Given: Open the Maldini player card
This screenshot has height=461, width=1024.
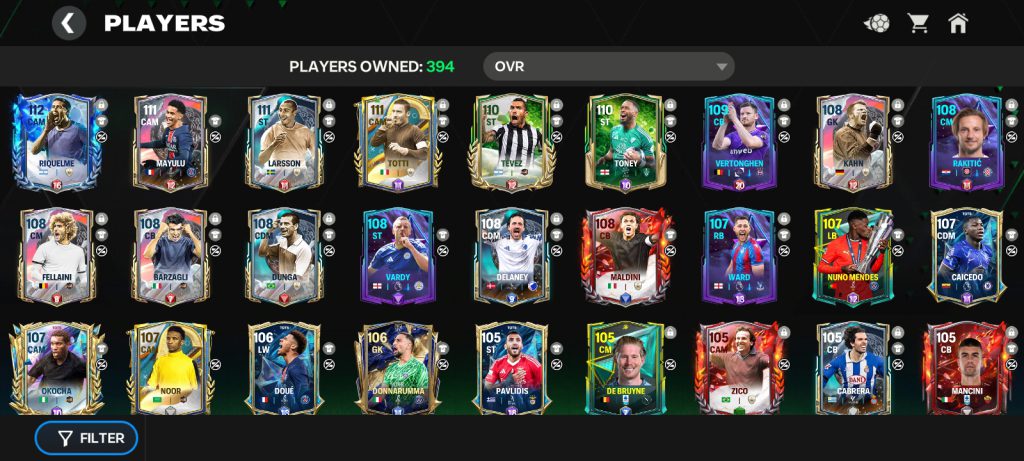Looking at the screenshot, I should pyautogui.click(x=624, y=256).
